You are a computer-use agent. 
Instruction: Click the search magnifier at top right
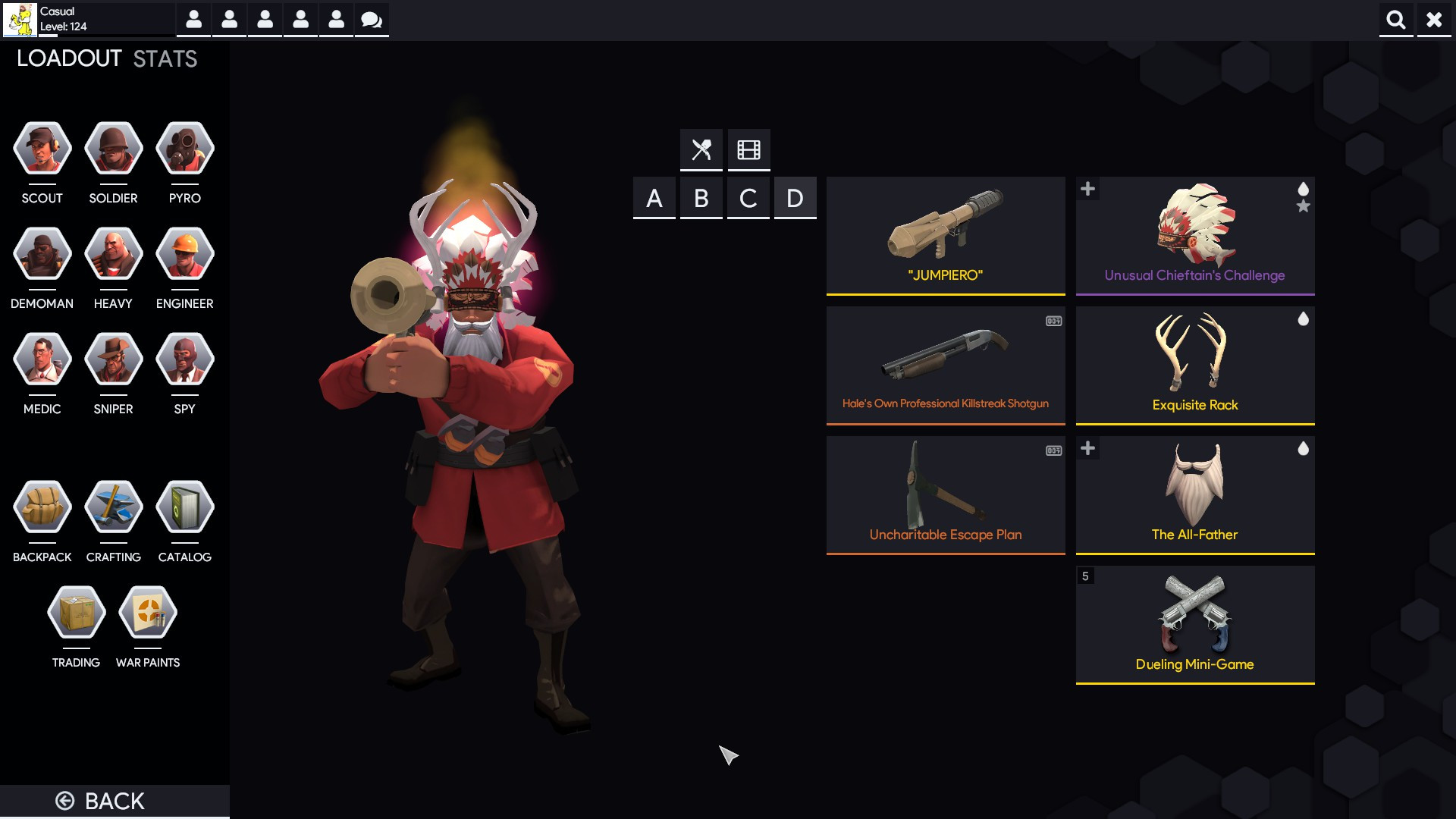(1396, 20)
